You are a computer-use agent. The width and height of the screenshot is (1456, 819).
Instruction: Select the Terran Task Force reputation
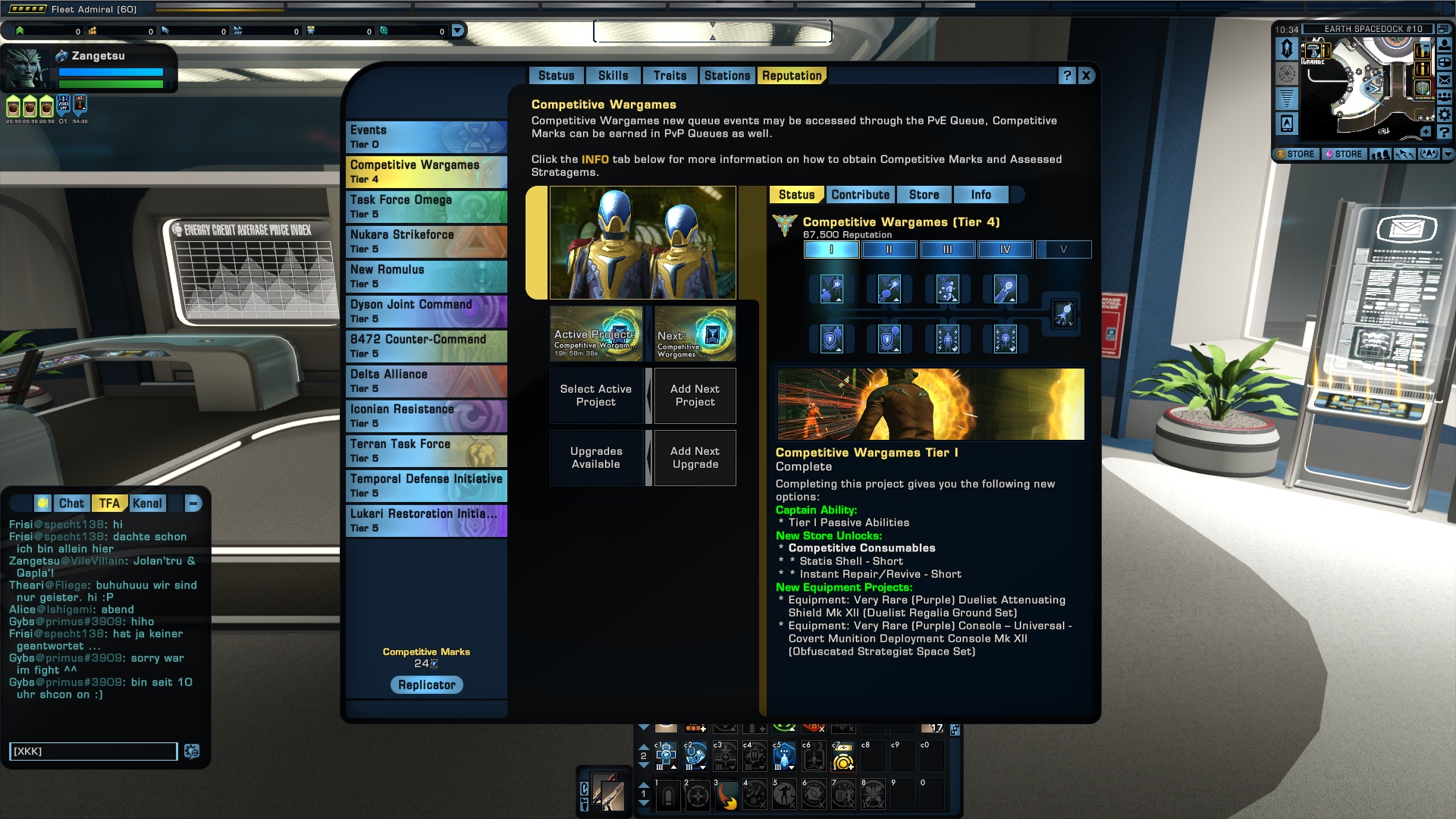click(x=426, y=450)
